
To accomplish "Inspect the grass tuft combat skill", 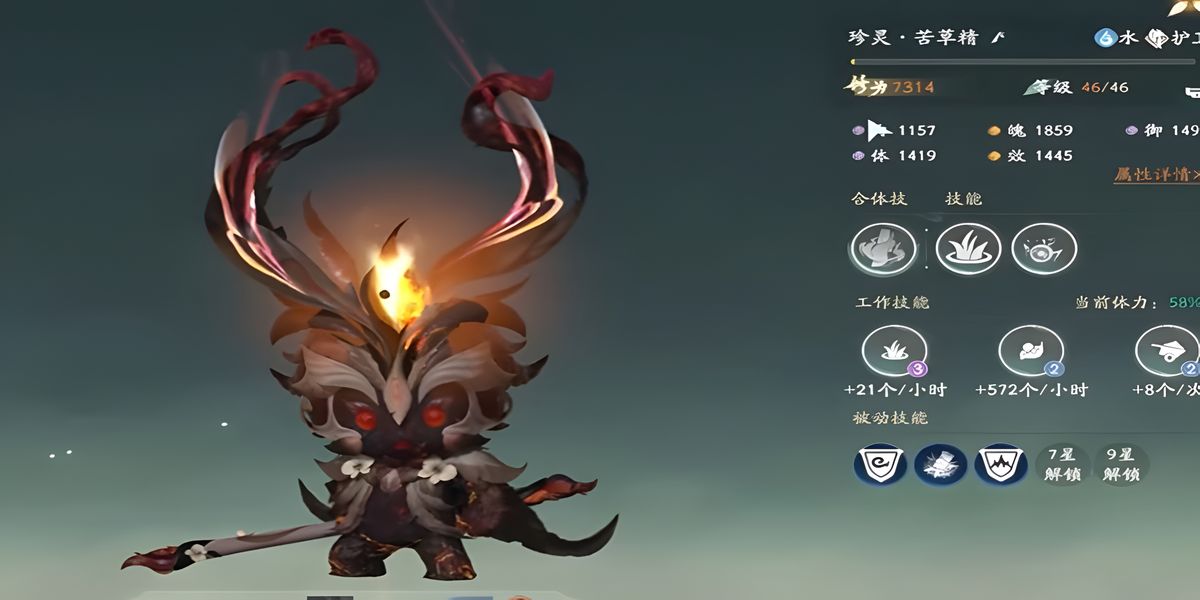I will point(969,249).
